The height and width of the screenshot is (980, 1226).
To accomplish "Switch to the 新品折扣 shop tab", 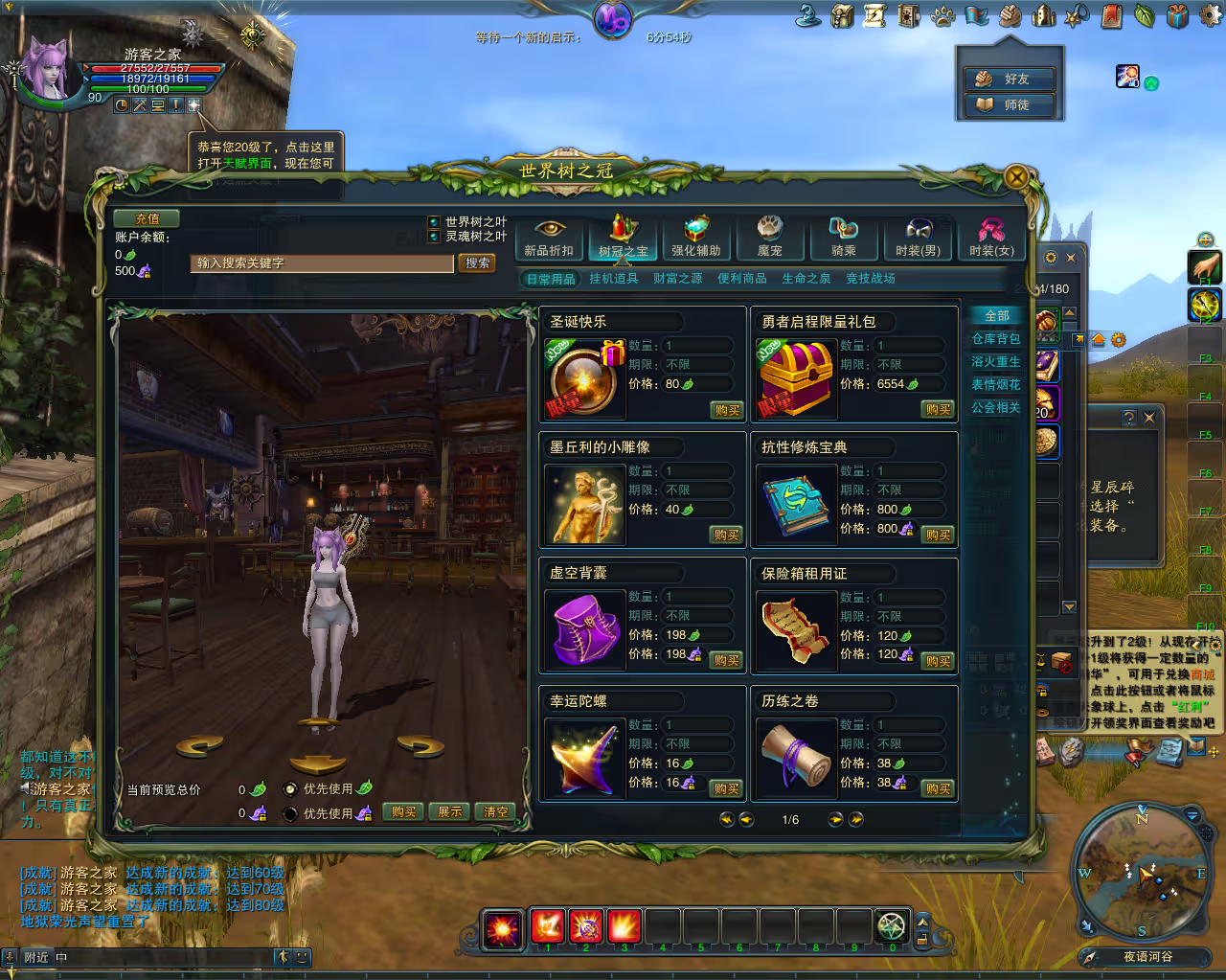I will pos(549,239).
